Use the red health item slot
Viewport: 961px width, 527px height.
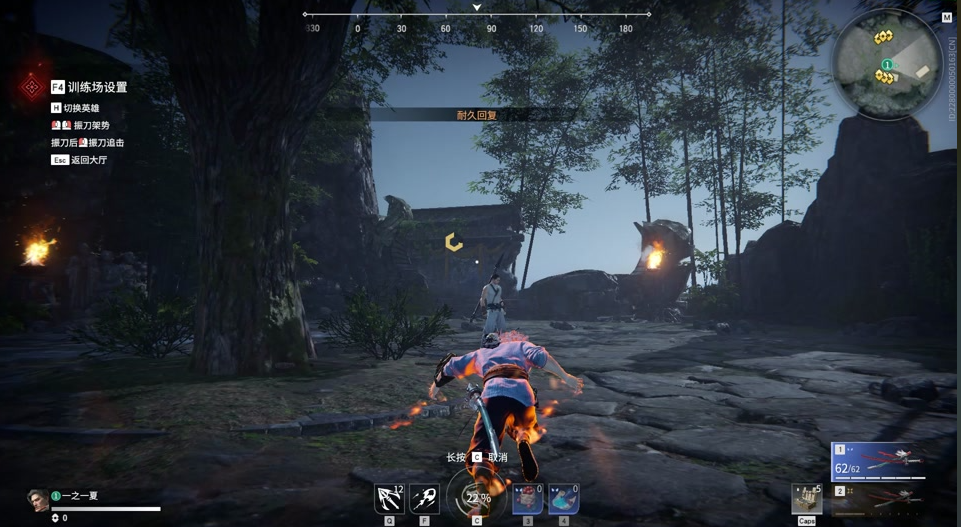(x=527, y=498)
